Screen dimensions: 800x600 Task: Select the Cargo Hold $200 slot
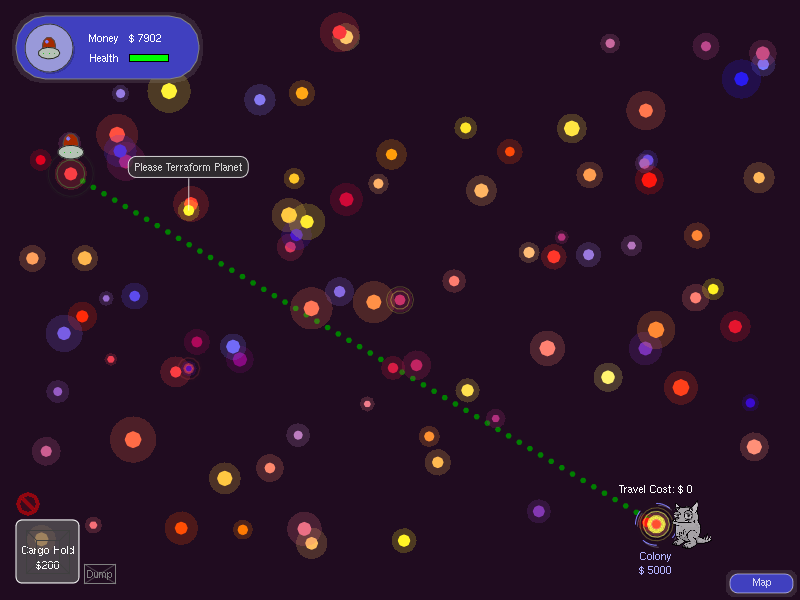47,551
